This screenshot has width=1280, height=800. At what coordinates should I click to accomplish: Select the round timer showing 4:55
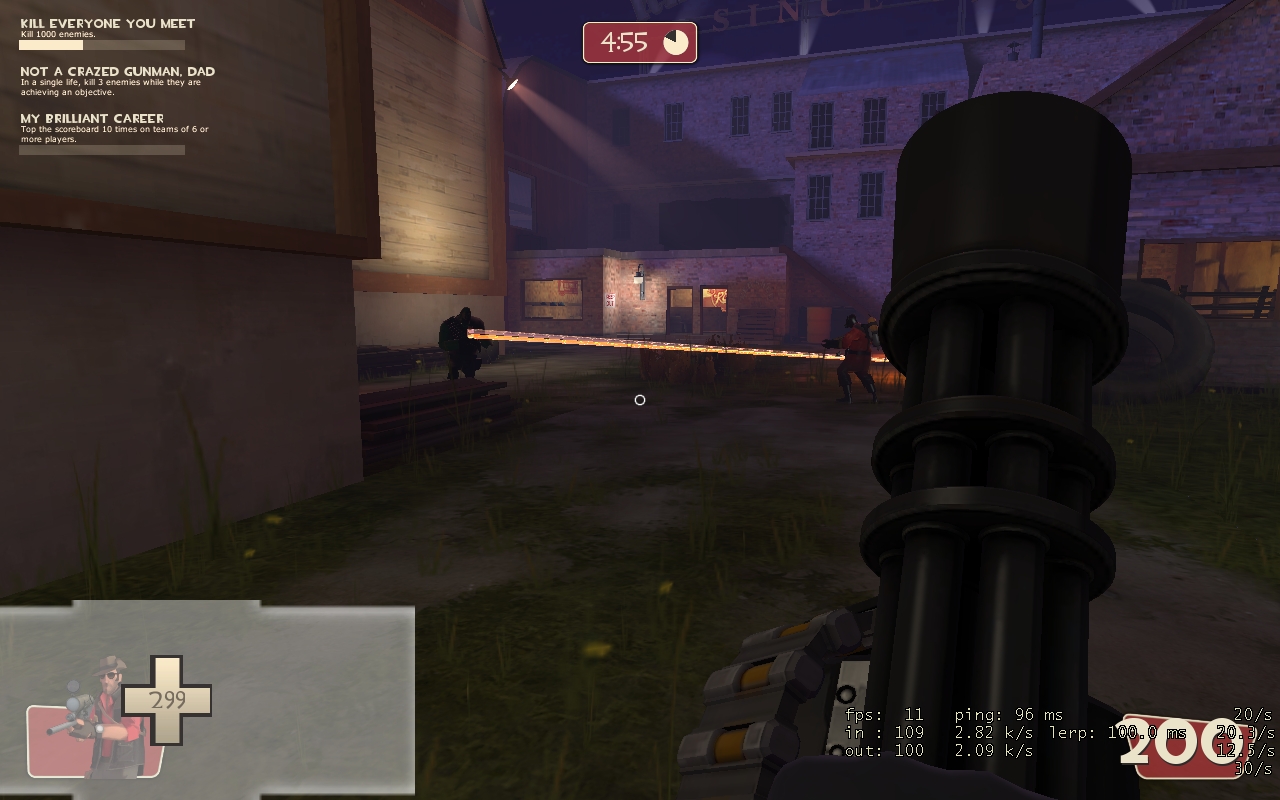tap(625, 41)
